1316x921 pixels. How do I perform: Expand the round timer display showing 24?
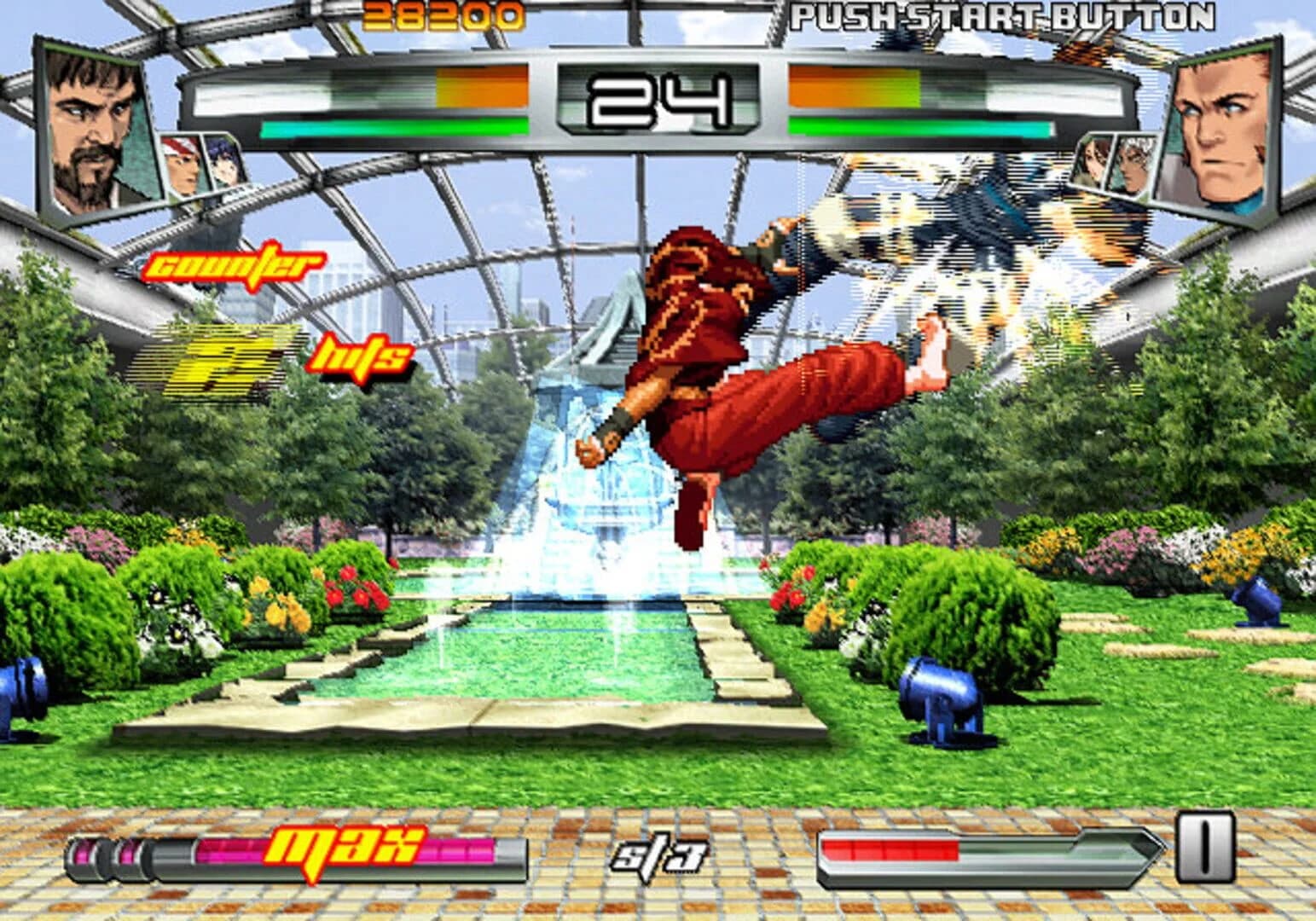click(657, 98)
